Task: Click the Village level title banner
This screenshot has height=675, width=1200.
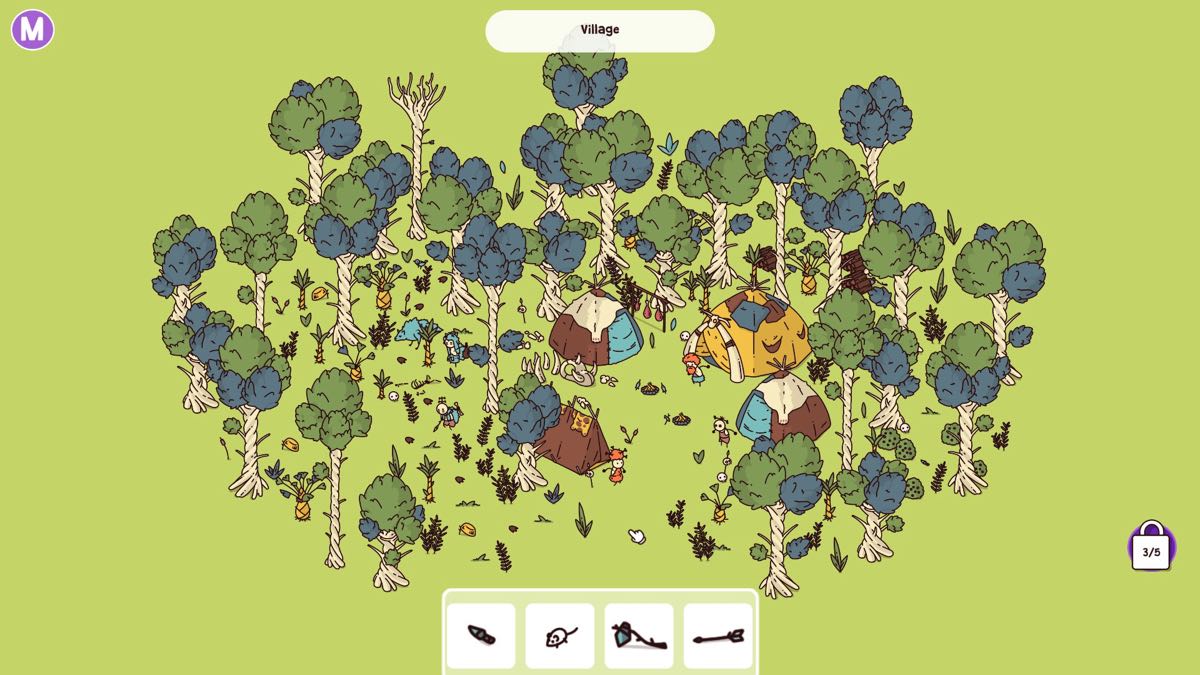Action: 600,31
